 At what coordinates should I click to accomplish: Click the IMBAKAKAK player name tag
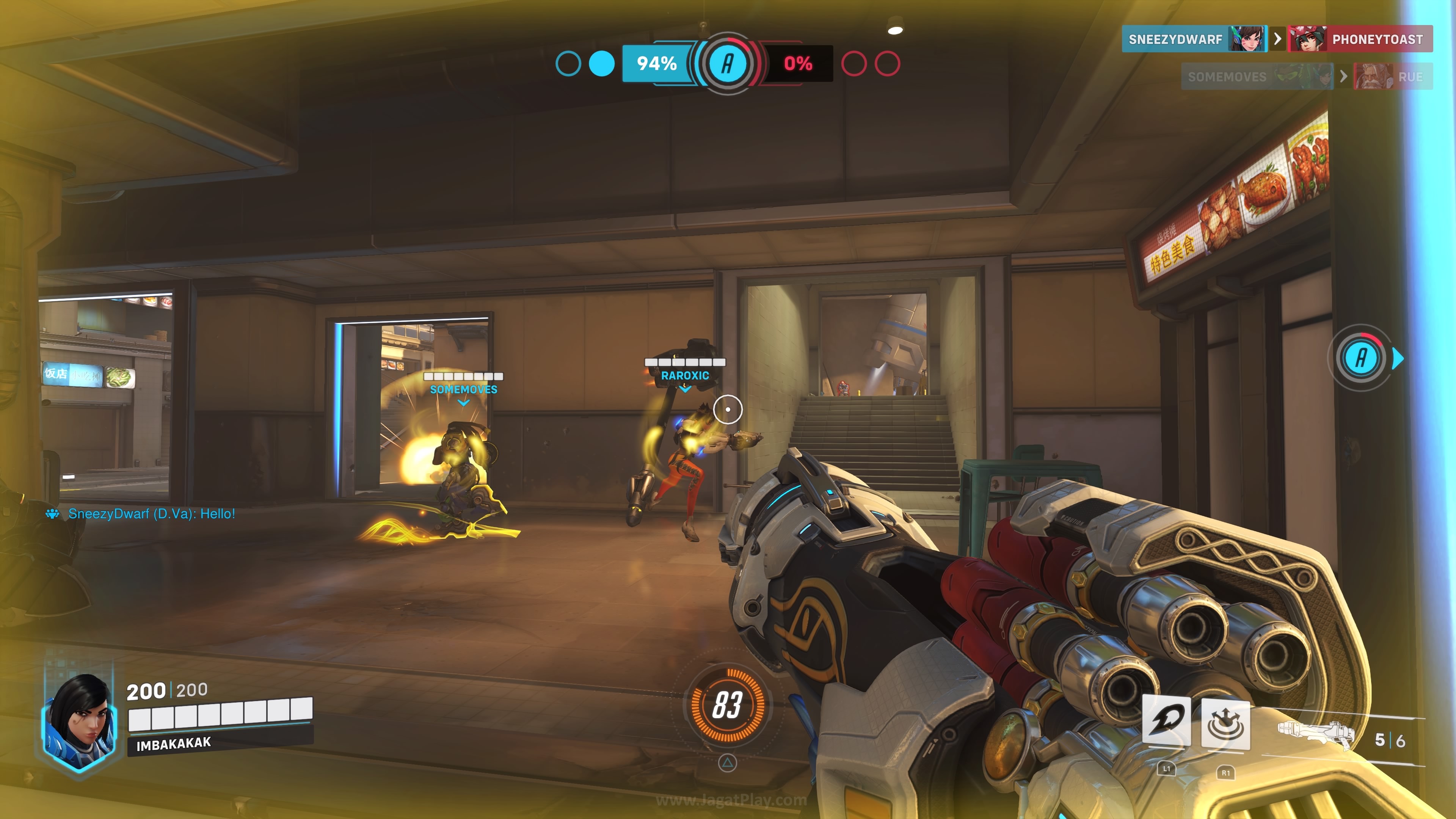[174, 744]
